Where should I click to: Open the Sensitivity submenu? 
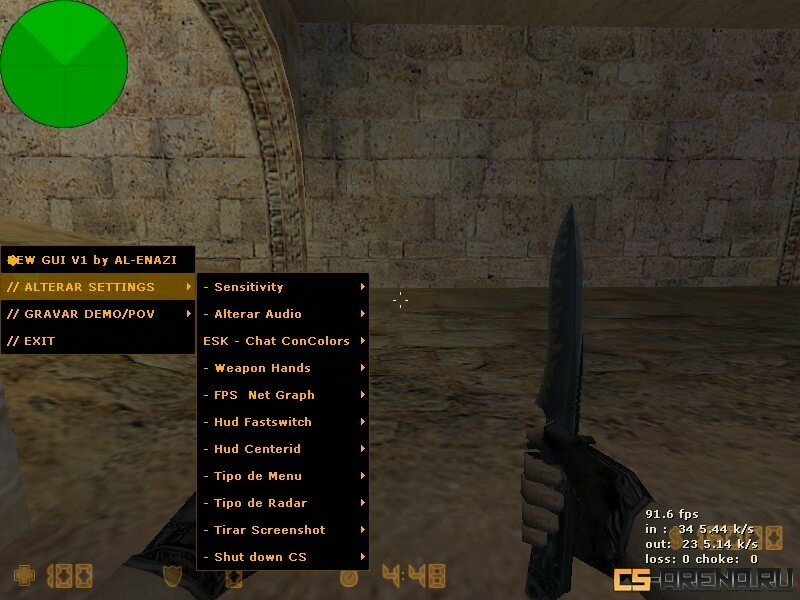283,287
